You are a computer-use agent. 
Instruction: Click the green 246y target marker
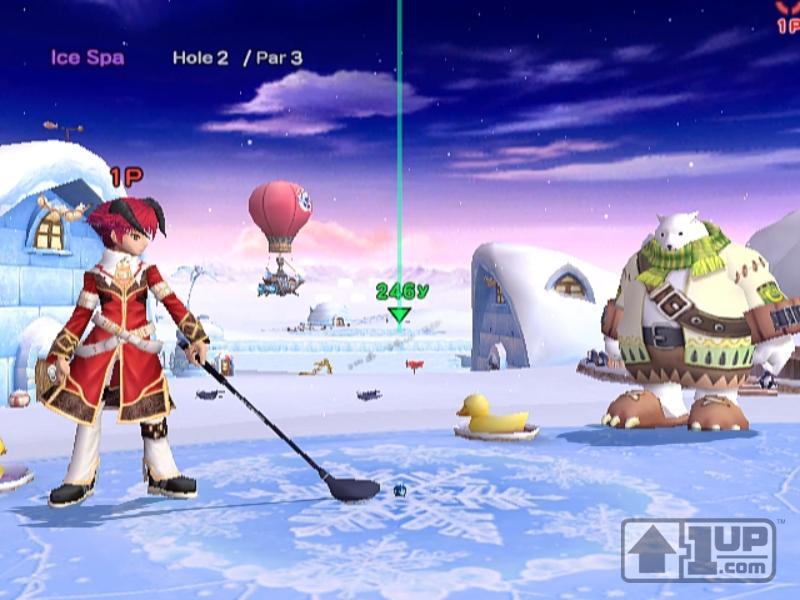point(400,314)
